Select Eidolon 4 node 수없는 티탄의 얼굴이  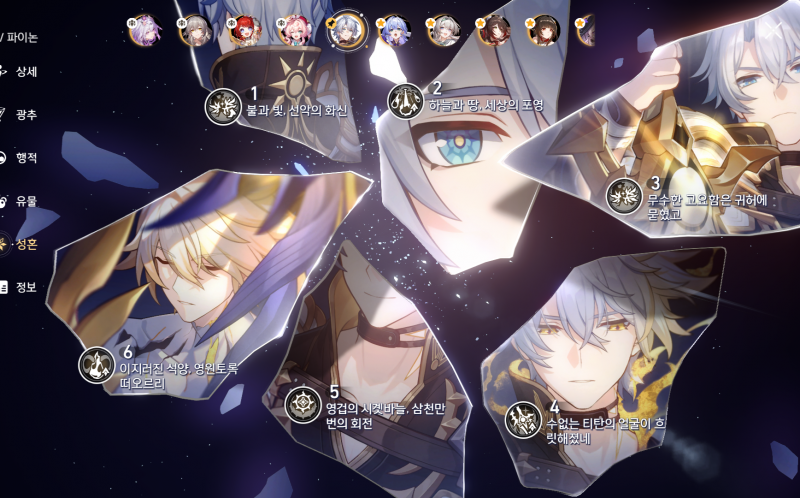(x=523, y=420)
